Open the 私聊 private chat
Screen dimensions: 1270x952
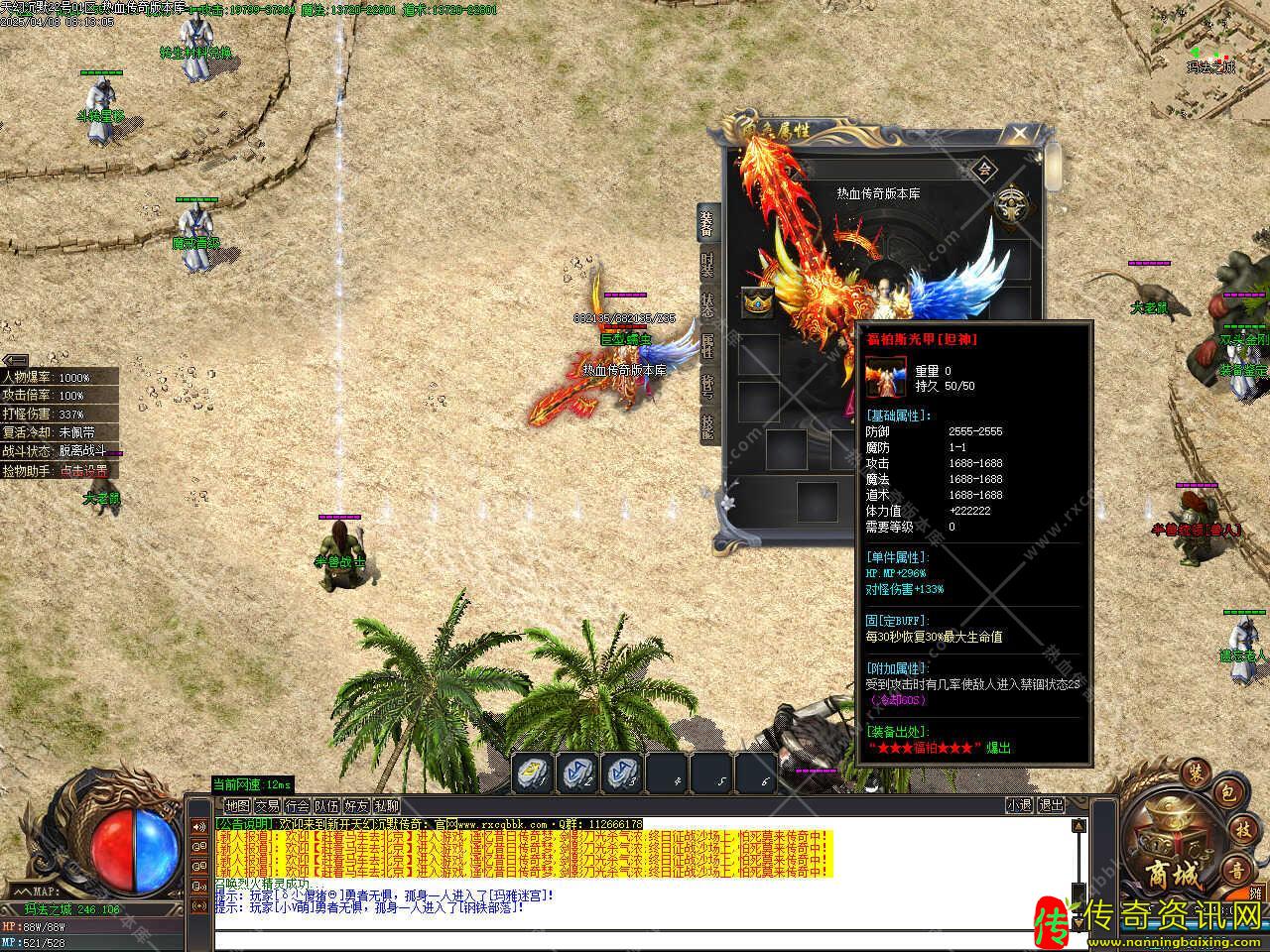pyautogui.click(x=386, y=806)
